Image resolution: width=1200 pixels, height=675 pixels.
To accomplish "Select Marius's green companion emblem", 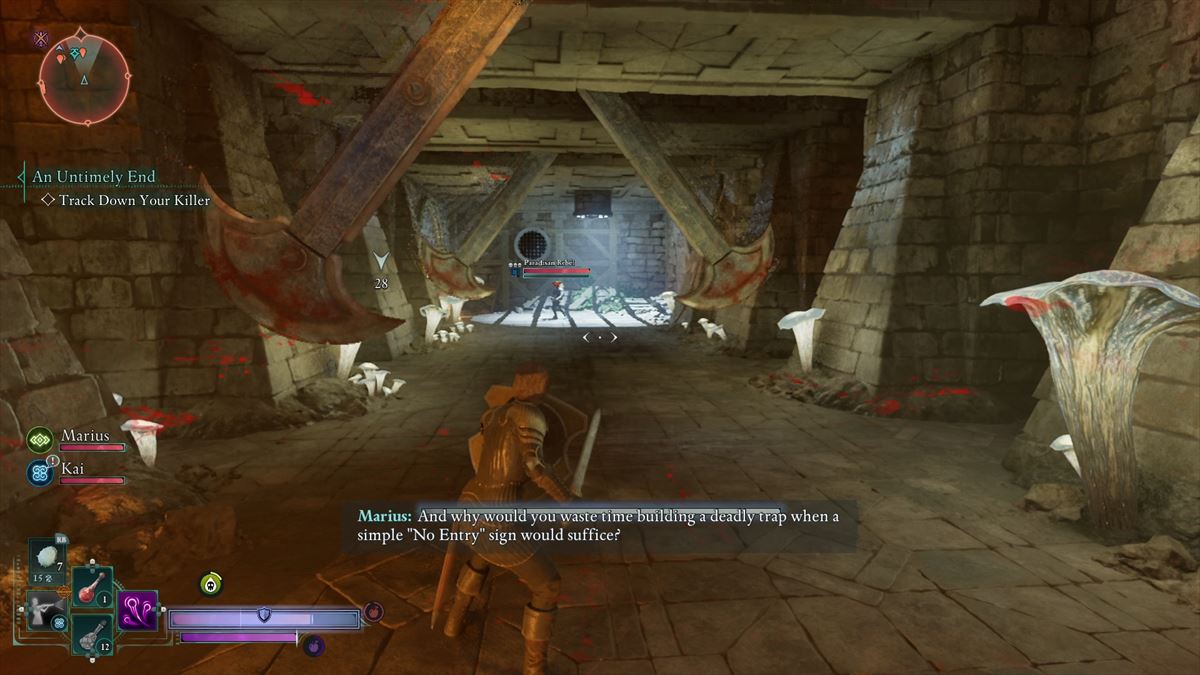I will (40, 439).
